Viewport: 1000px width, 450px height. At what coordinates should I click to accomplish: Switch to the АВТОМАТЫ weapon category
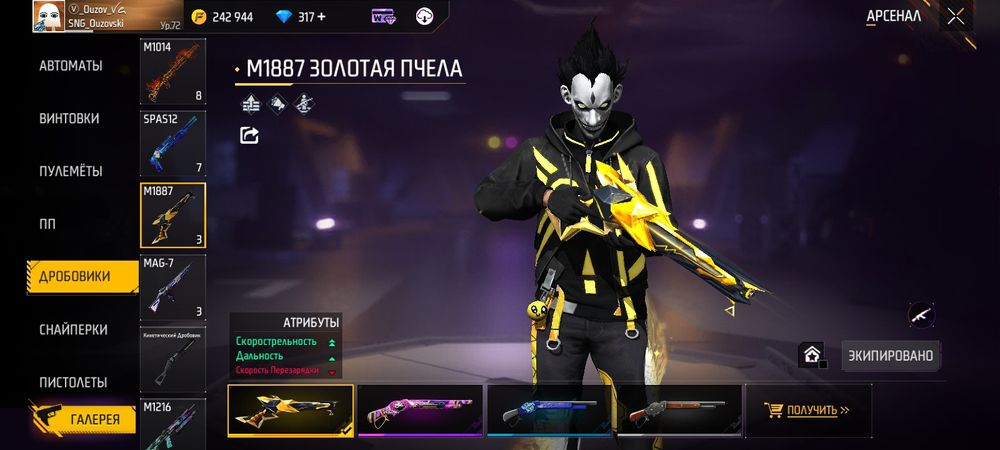pyautogui.click(x=71, y=66)
